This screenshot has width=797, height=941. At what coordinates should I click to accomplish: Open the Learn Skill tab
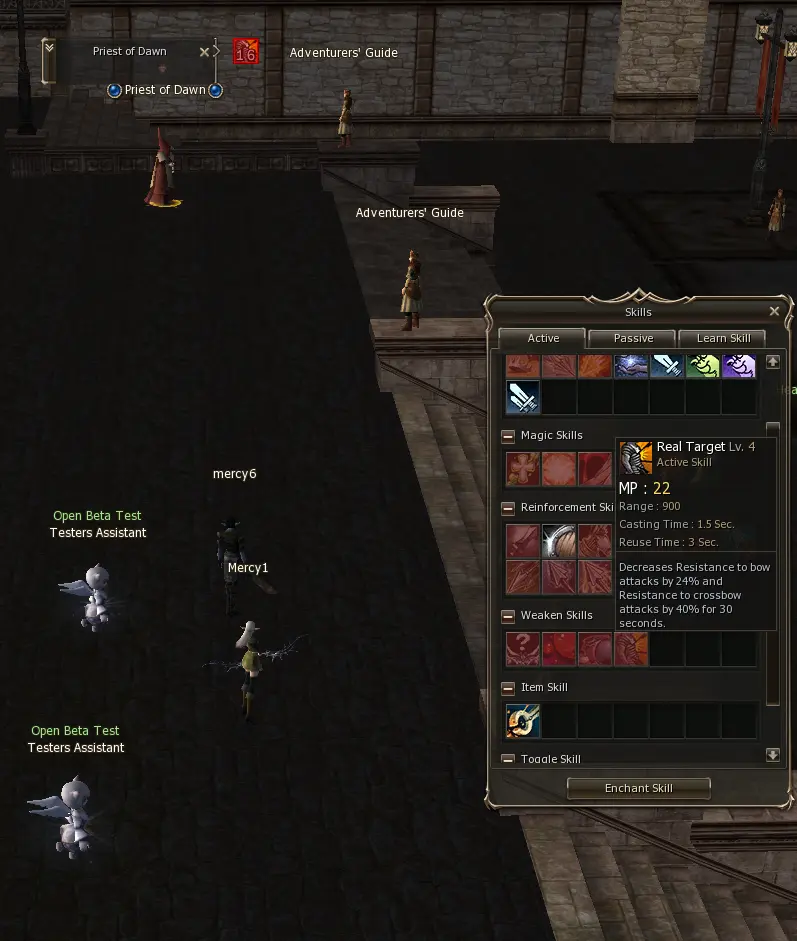click(x=723, y=338)
